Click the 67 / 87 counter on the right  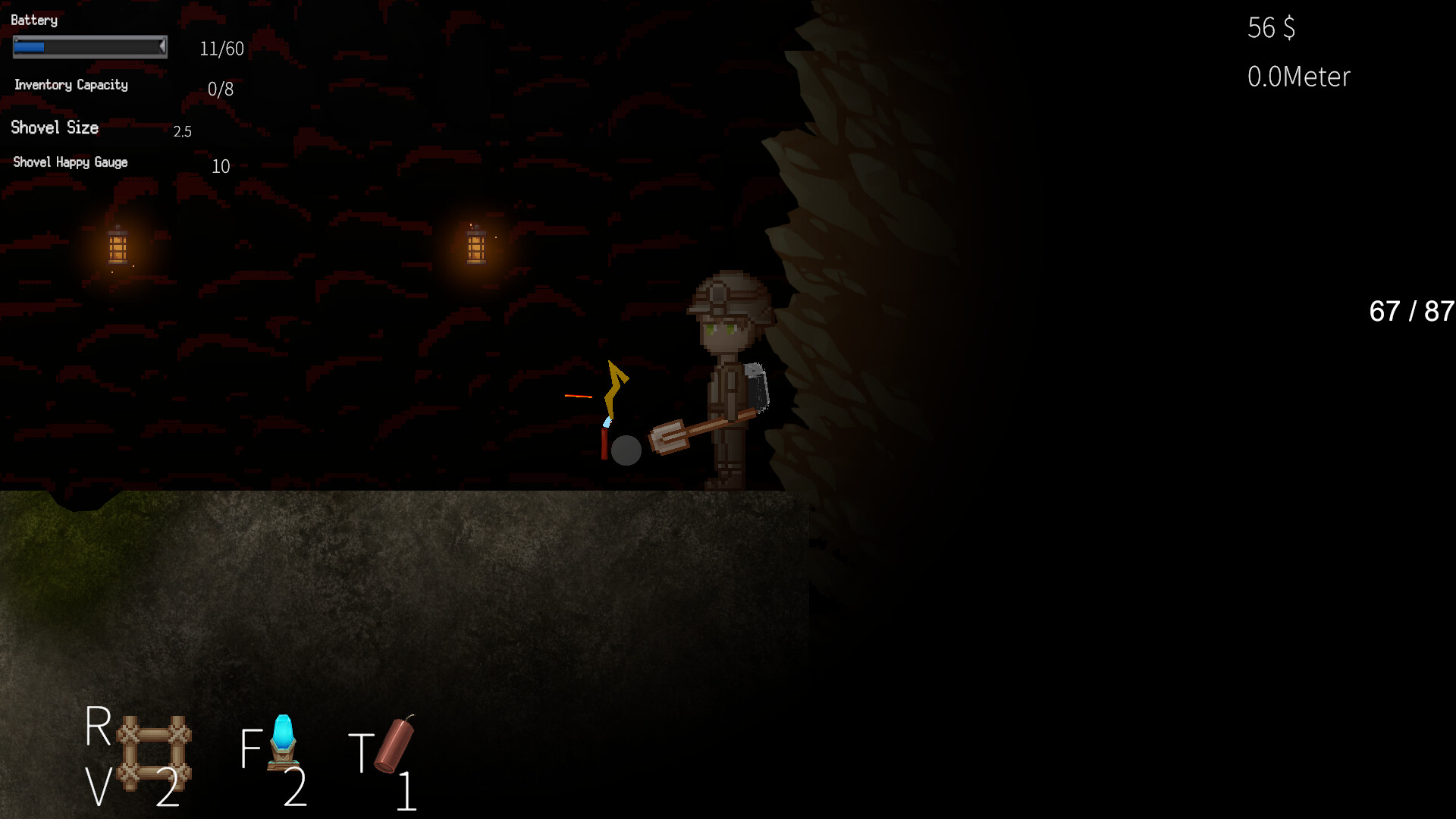[x=1410, y=311]
